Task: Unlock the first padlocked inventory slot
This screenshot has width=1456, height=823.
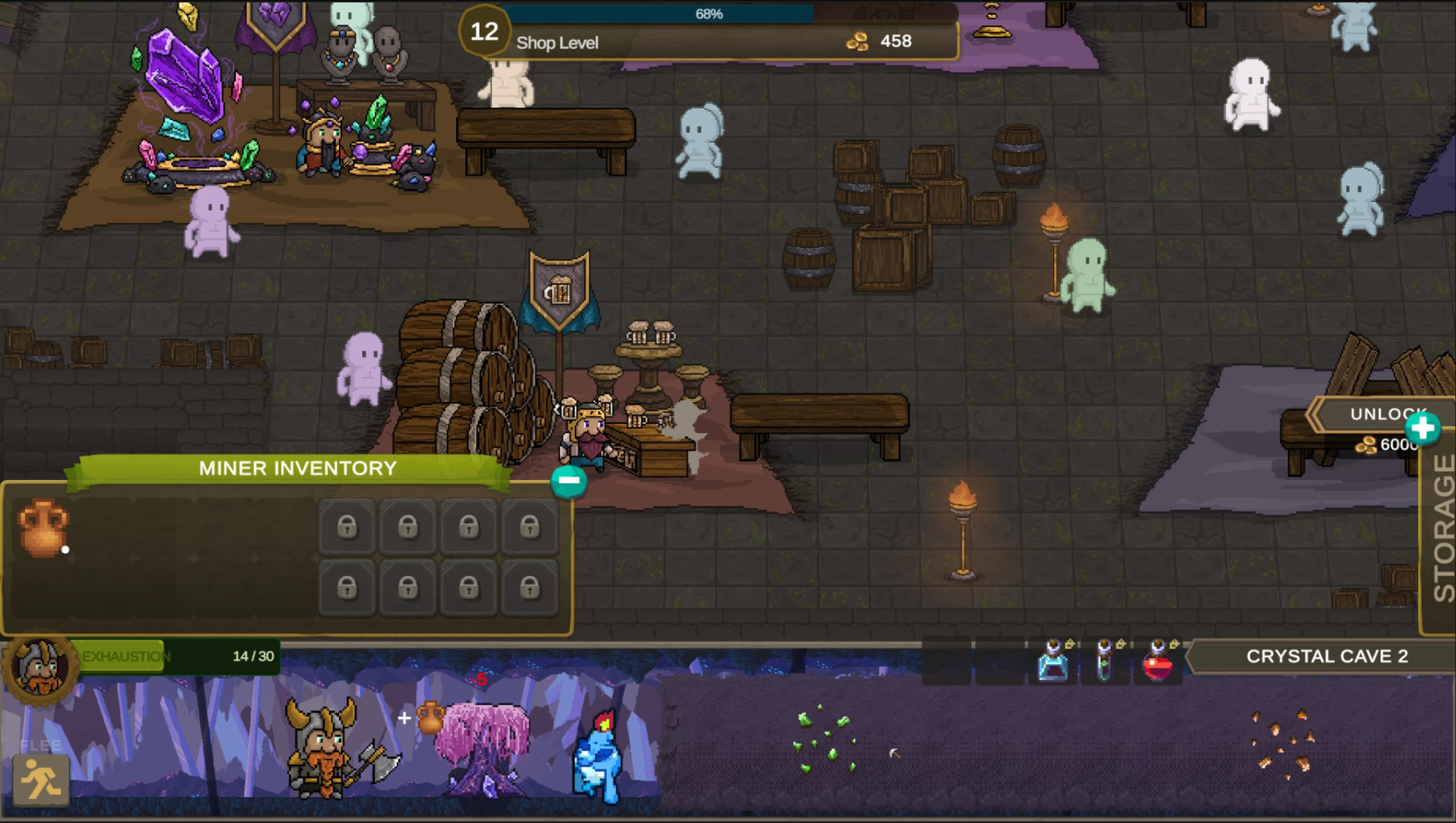Action: click(346, 528)
